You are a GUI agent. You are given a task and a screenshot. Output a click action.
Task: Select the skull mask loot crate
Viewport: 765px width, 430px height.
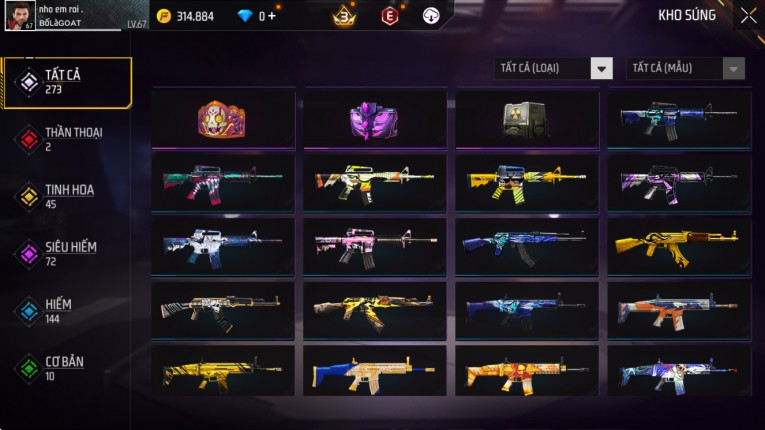pyautogui.click(x=222, y=119)
